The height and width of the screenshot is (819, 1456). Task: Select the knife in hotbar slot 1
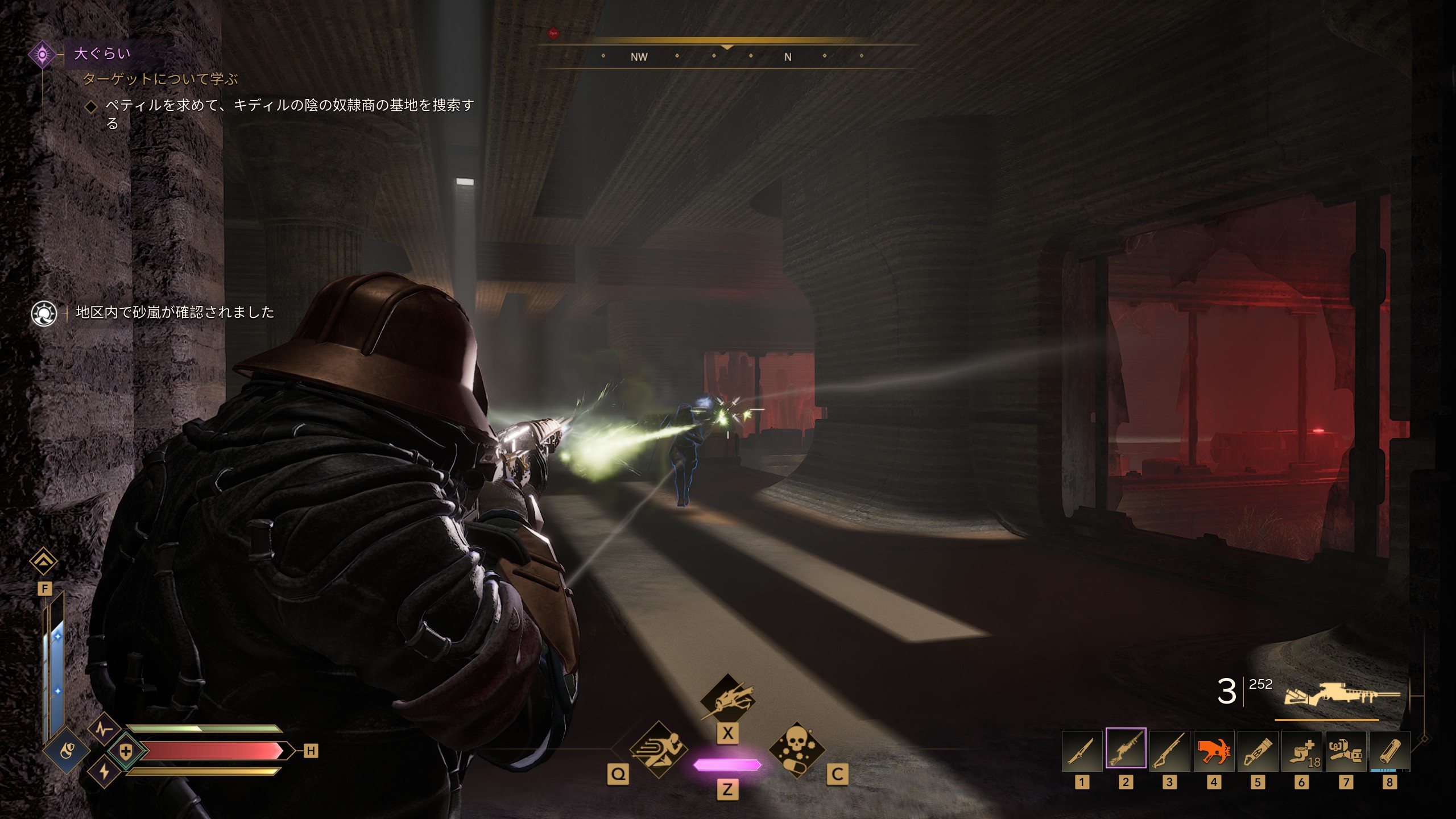tap(1082, 751)
